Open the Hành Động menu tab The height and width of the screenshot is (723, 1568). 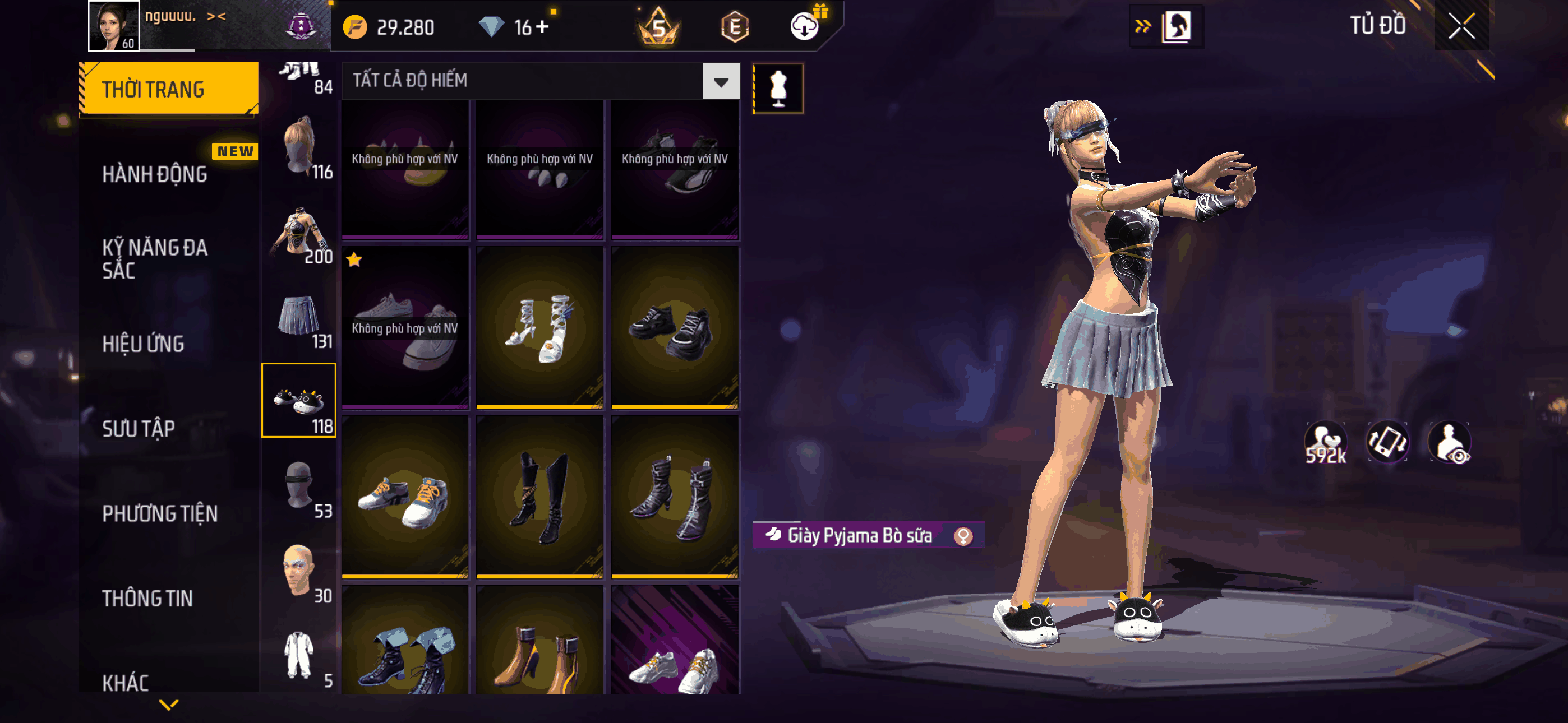click(155, 175)
